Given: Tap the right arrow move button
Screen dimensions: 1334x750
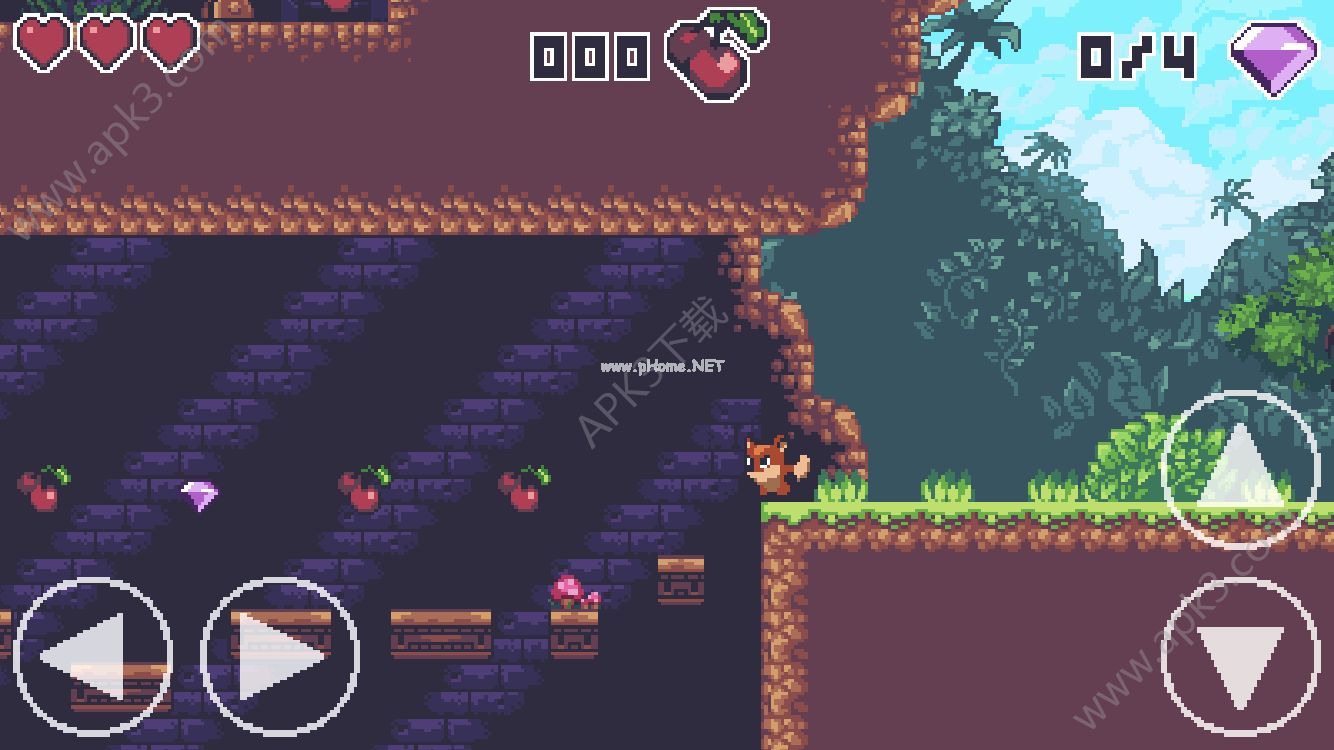Looking at the screenshot, I should pyautogui.click(x=280, y=656).
